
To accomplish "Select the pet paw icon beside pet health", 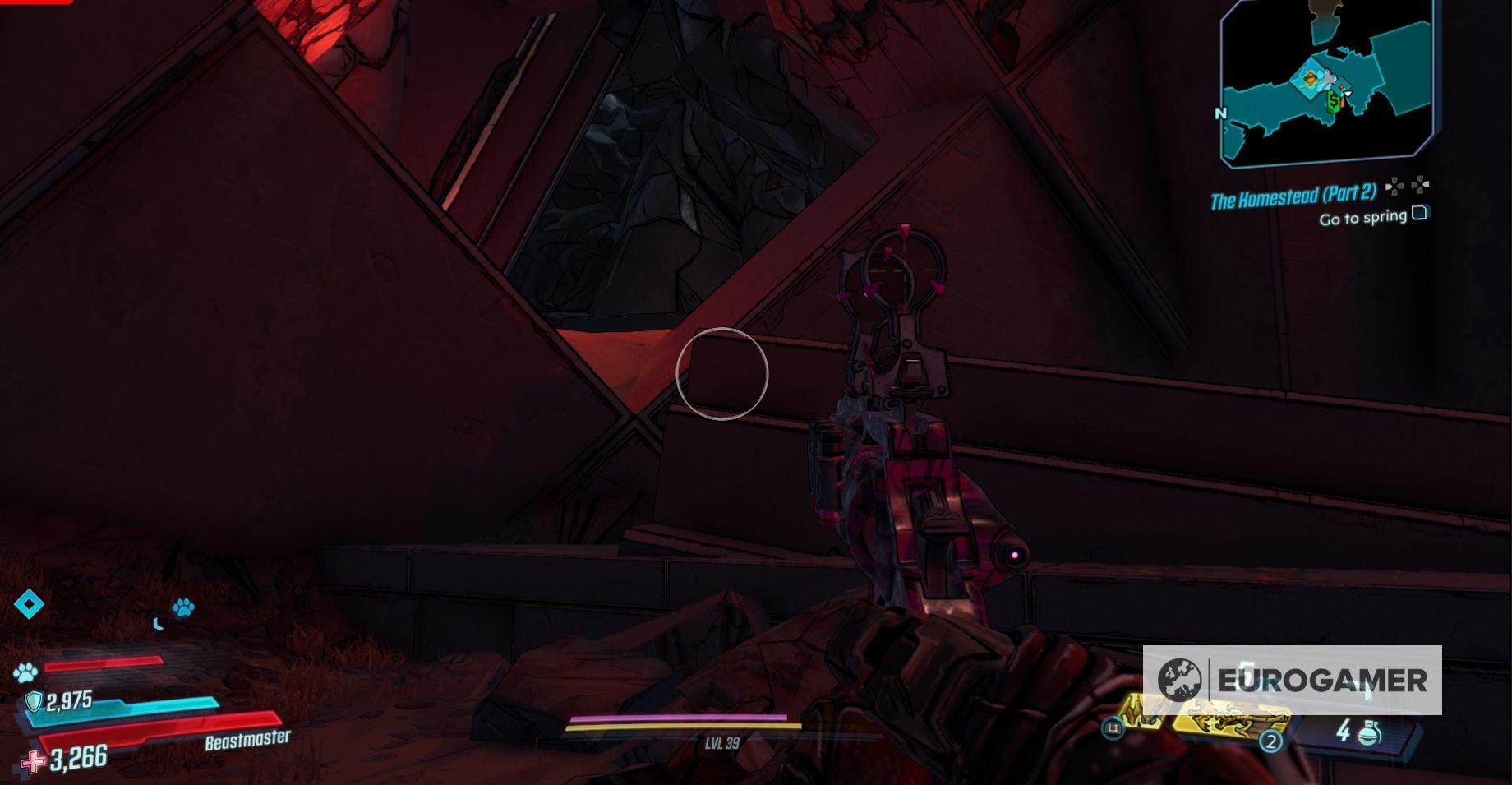I will [25, 672].
